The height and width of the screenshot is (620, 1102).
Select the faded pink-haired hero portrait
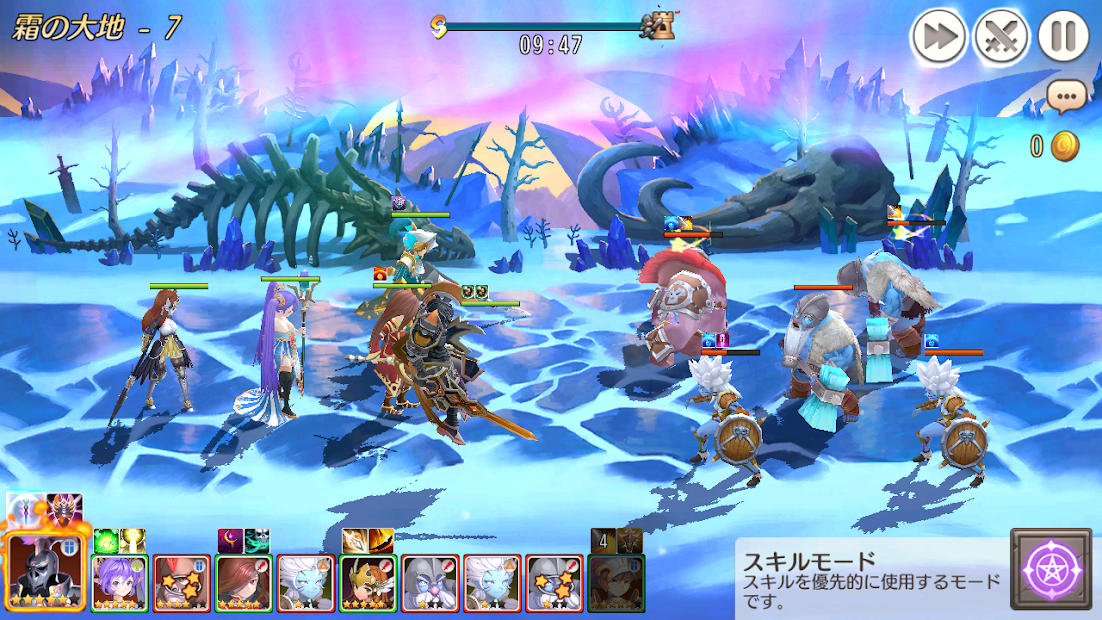pos(616,583)
